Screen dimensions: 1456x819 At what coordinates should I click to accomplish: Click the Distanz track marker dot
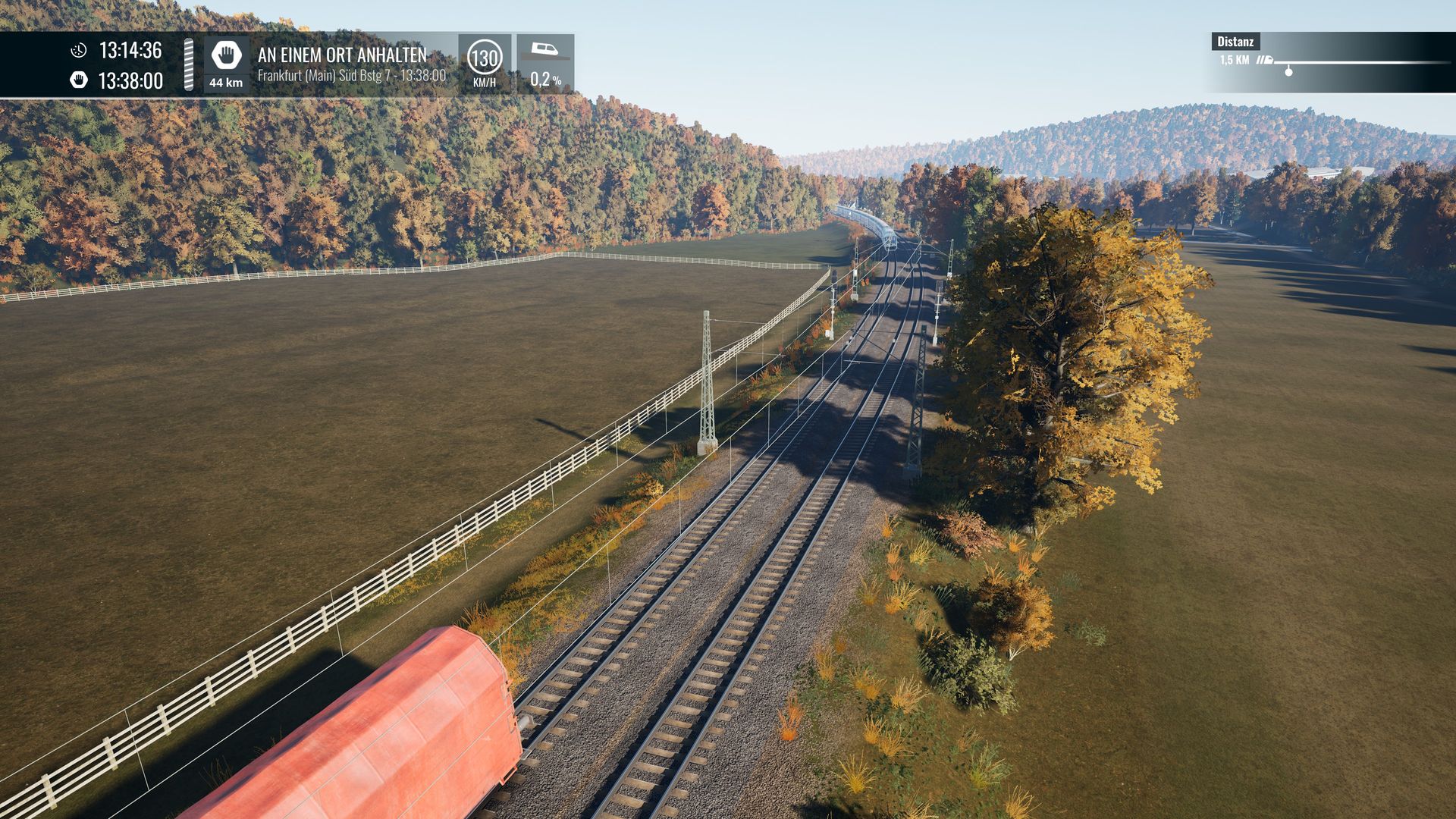pos(1288,71)
